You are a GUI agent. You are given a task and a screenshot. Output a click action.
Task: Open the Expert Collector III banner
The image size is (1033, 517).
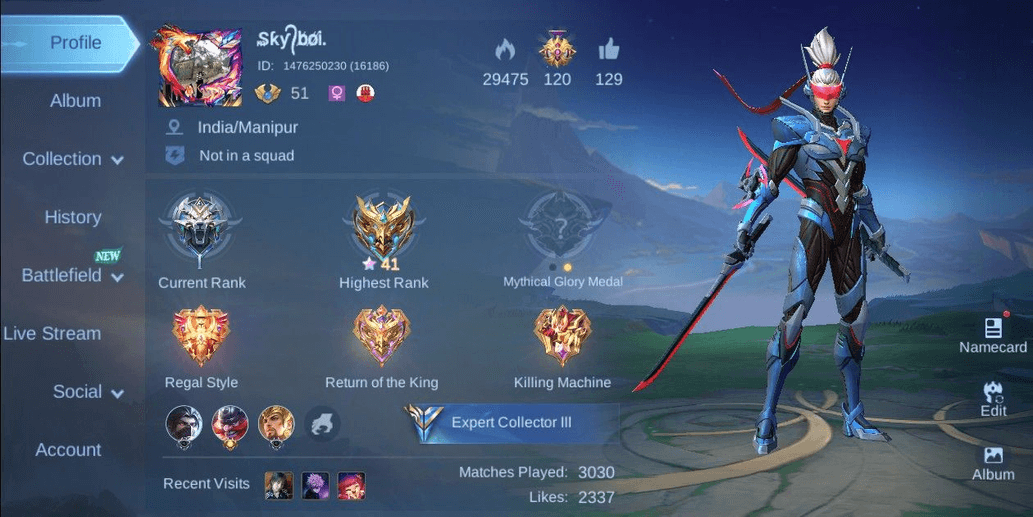[x=511, y=422]
